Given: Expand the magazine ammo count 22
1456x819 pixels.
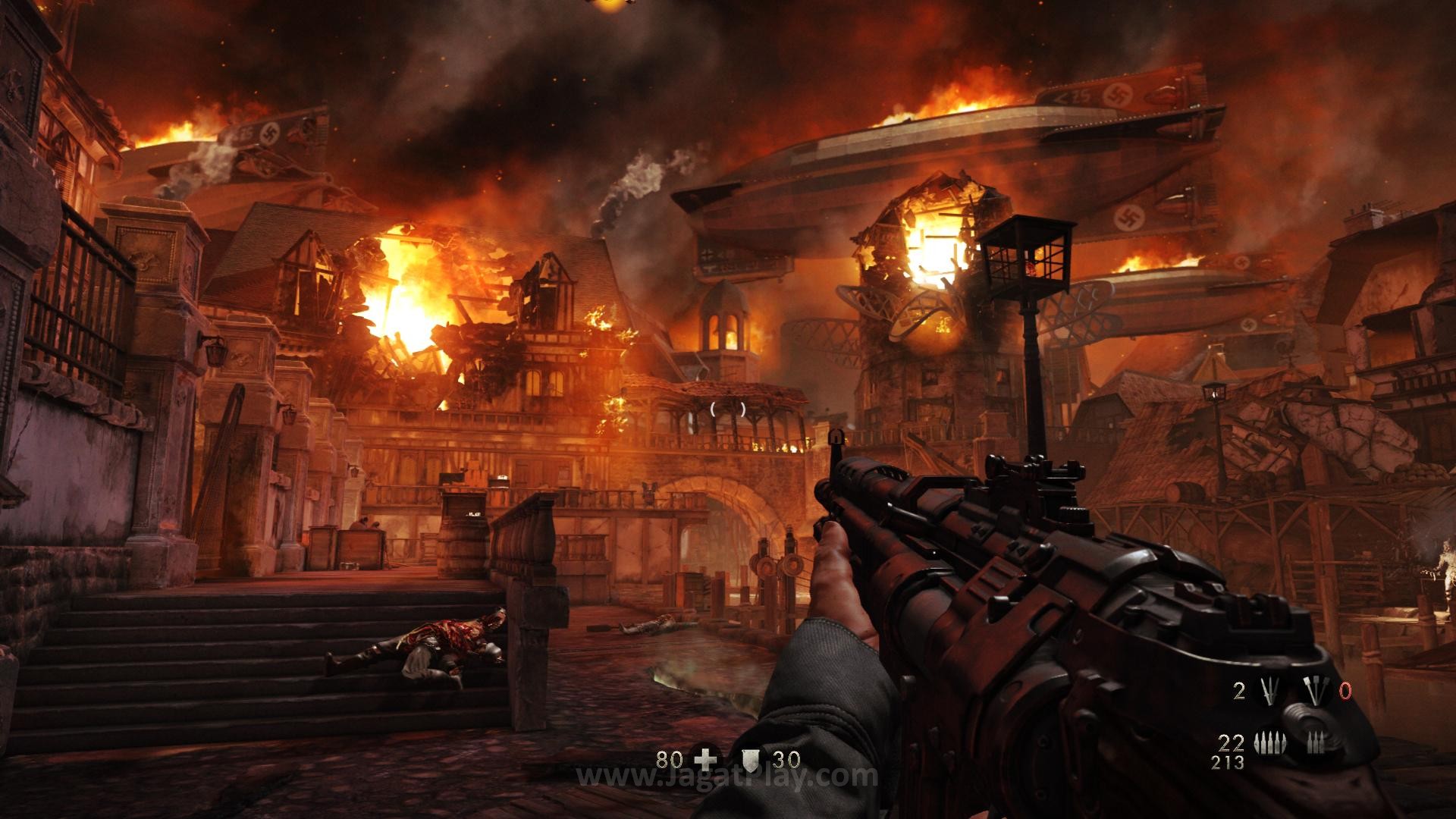Looking at the screenshot, I should 1232,743.
